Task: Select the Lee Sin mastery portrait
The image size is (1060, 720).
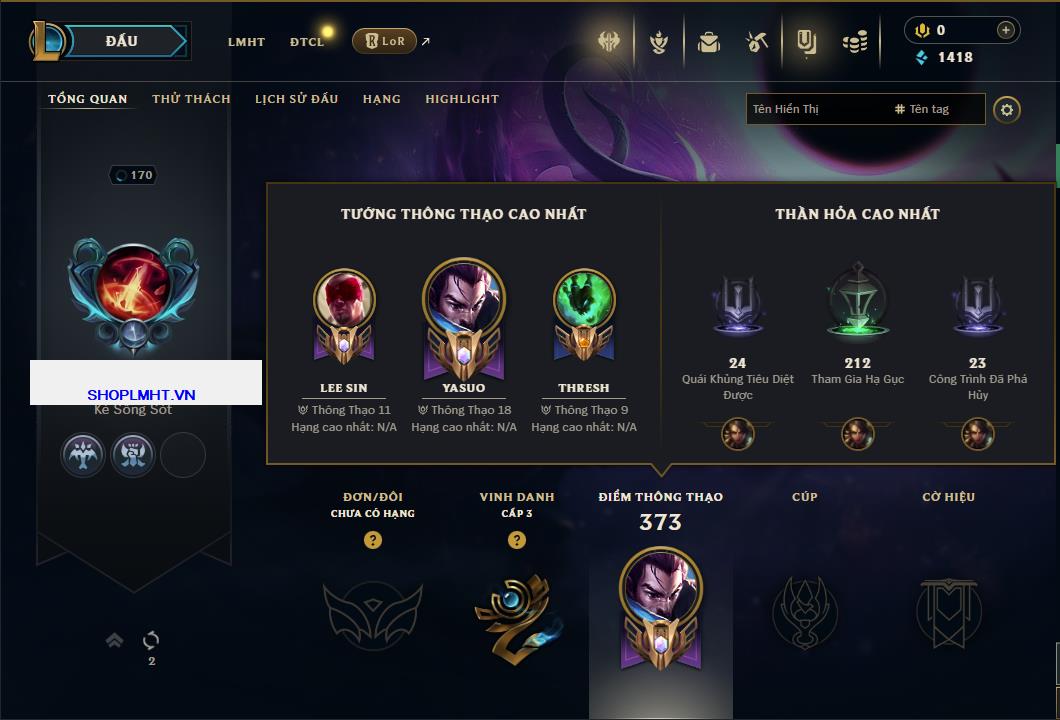Action: click(344, 300)
